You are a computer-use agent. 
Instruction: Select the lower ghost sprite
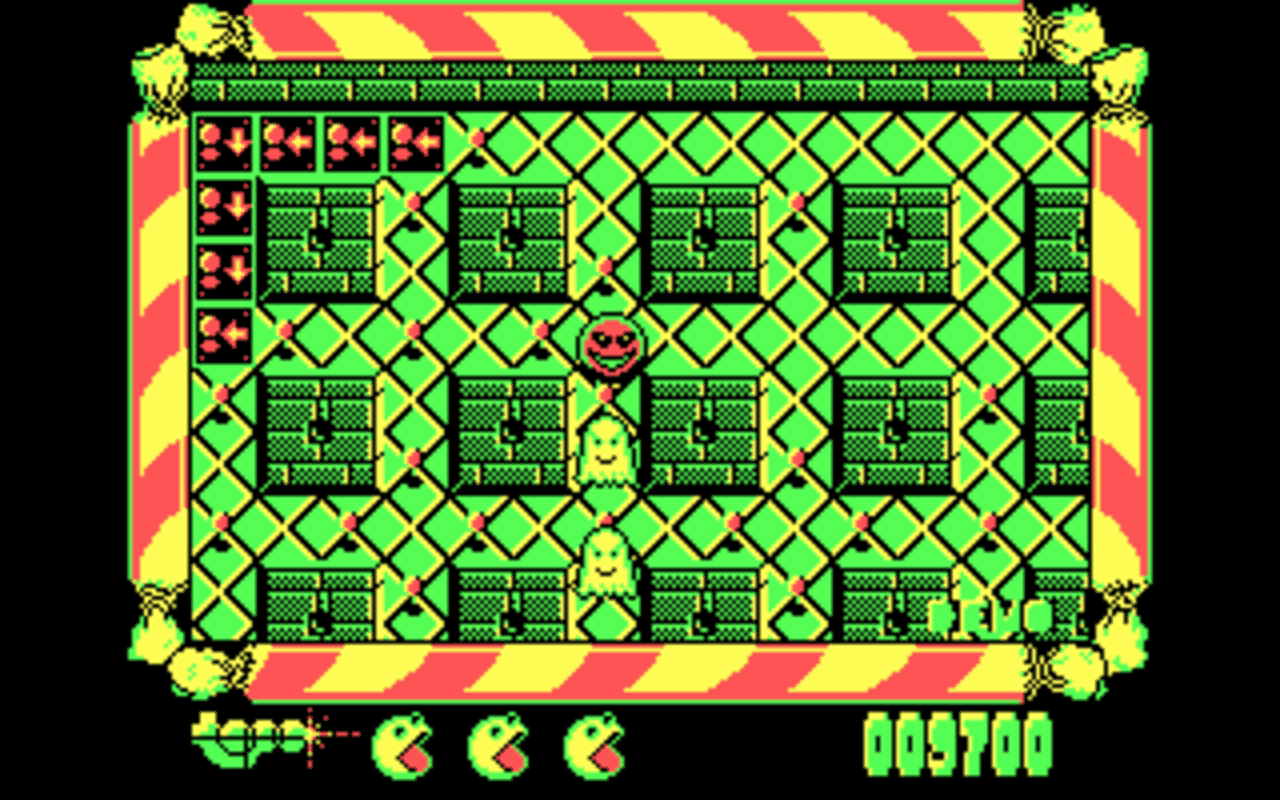point(606,562)
